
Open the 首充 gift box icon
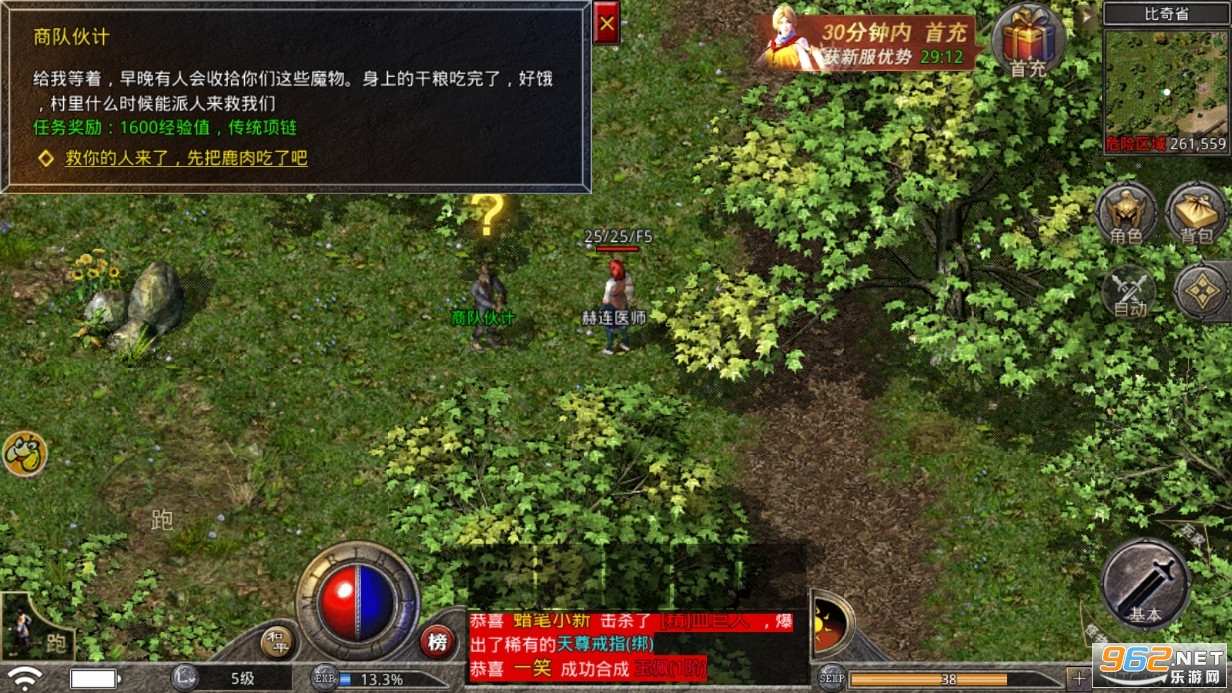click(1029, 41)
